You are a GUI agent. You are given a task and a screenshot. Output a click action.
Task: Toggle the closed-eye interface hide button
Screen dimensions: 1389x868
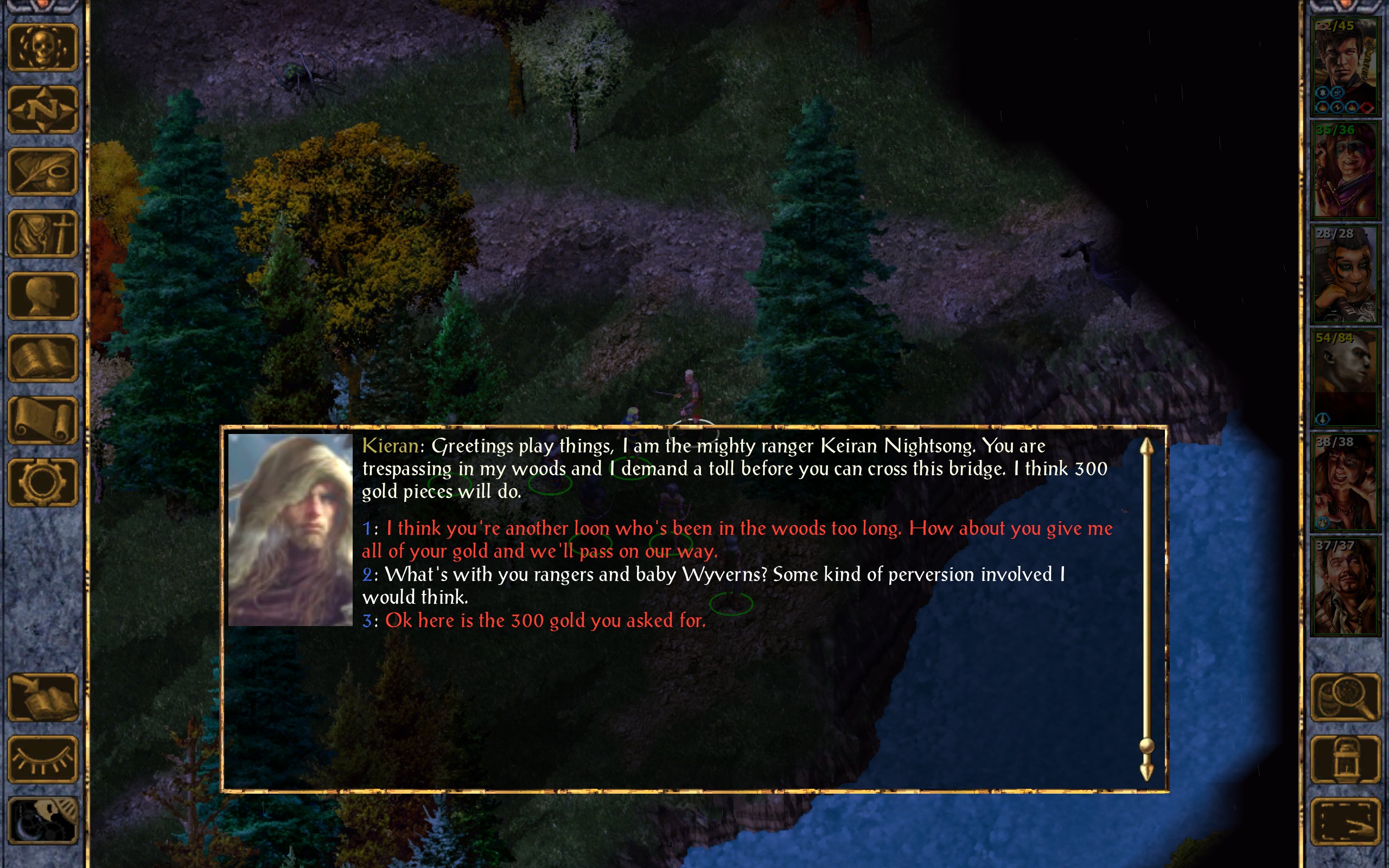tap(42, 759)
